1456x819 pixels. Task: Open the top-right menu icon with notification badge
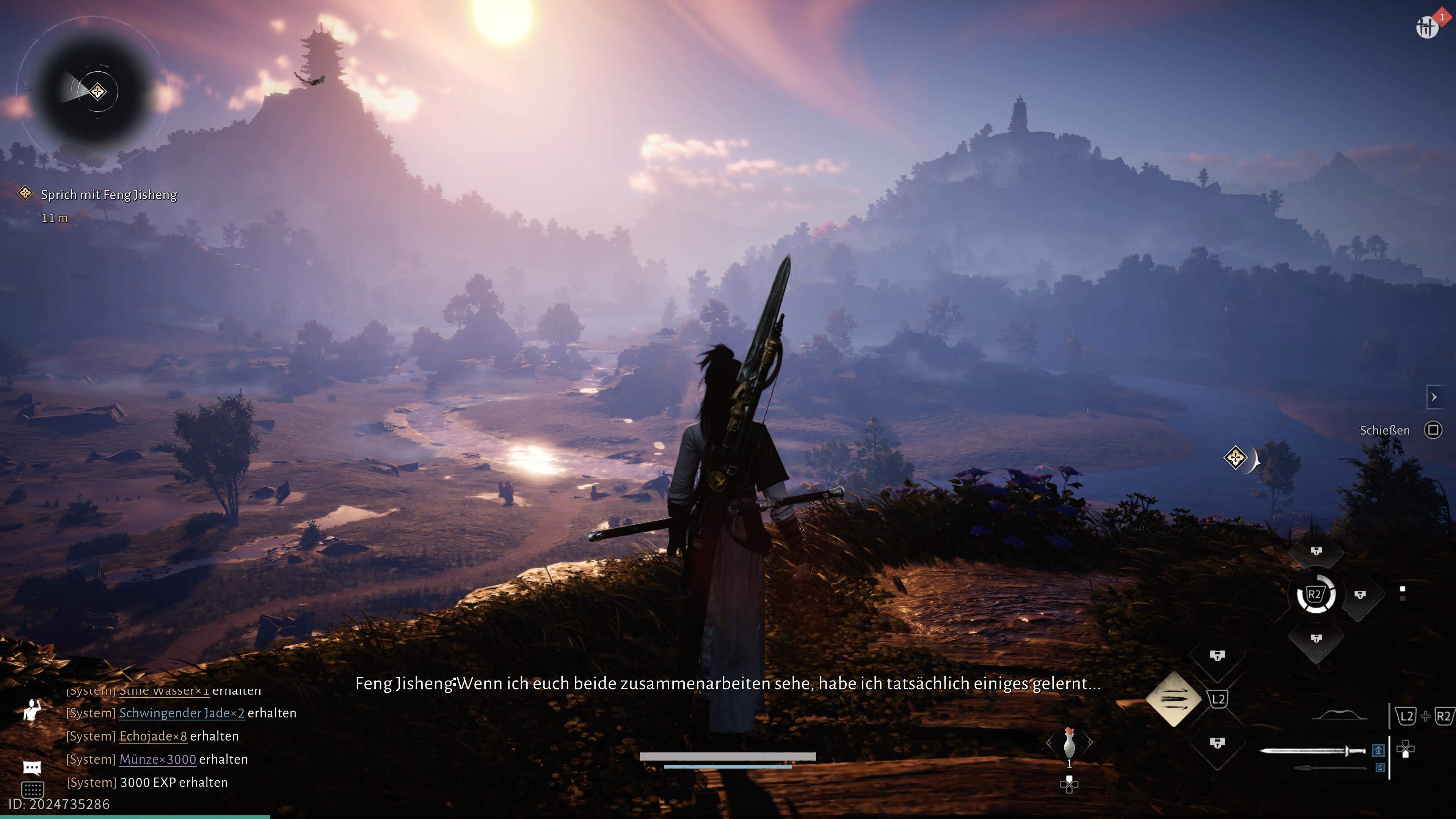pyautogui.click(x=1427, y=27)
